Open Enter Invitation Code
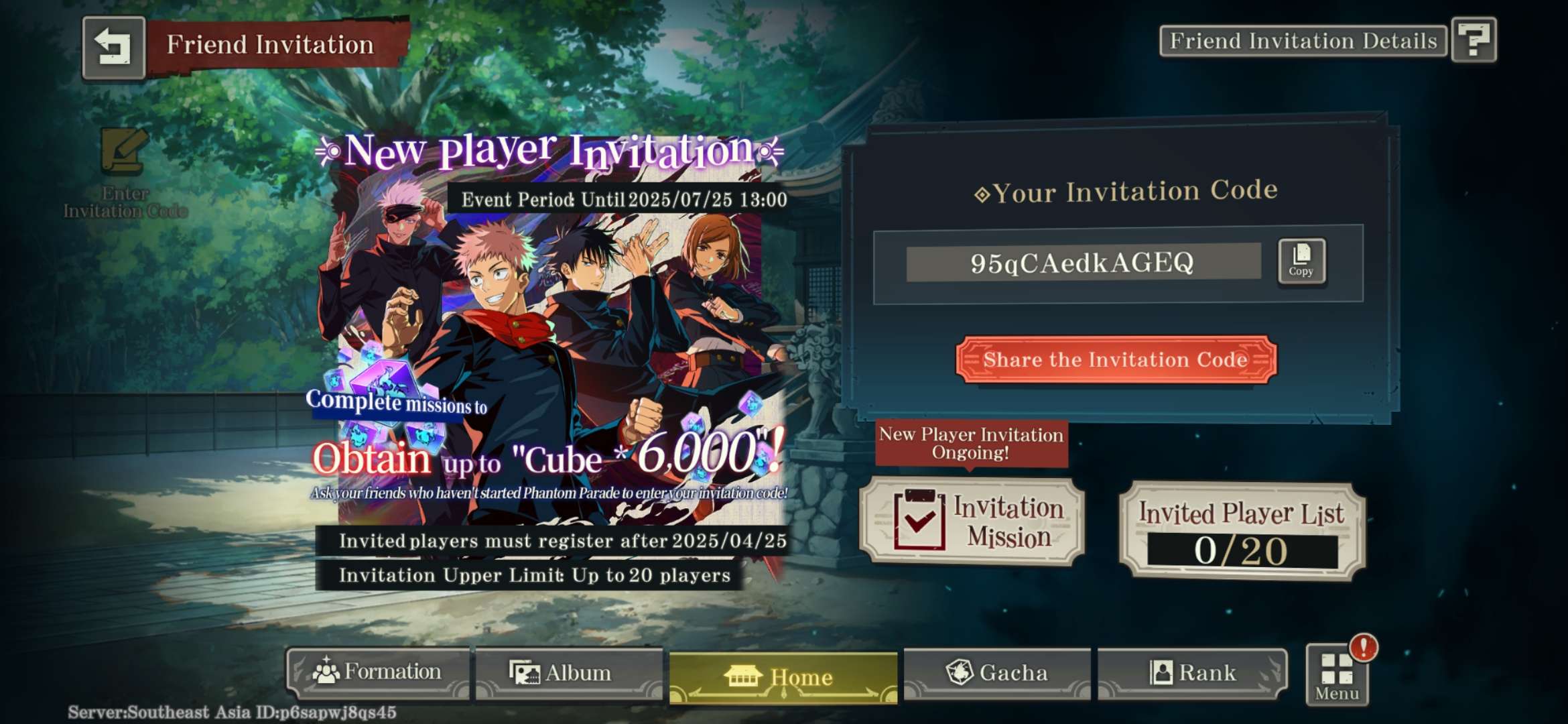 click(125, 173)
